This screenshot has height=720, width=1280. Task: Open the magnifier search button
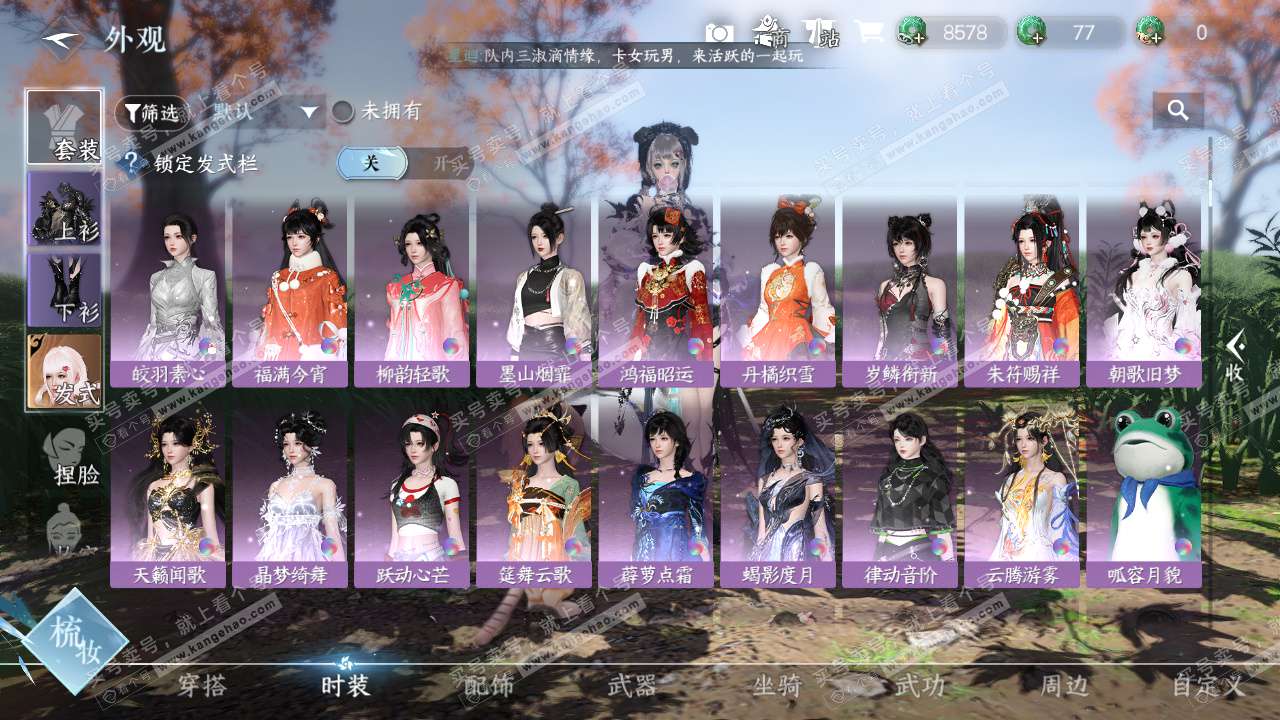pyautogui.click(x=1178, y=111)
